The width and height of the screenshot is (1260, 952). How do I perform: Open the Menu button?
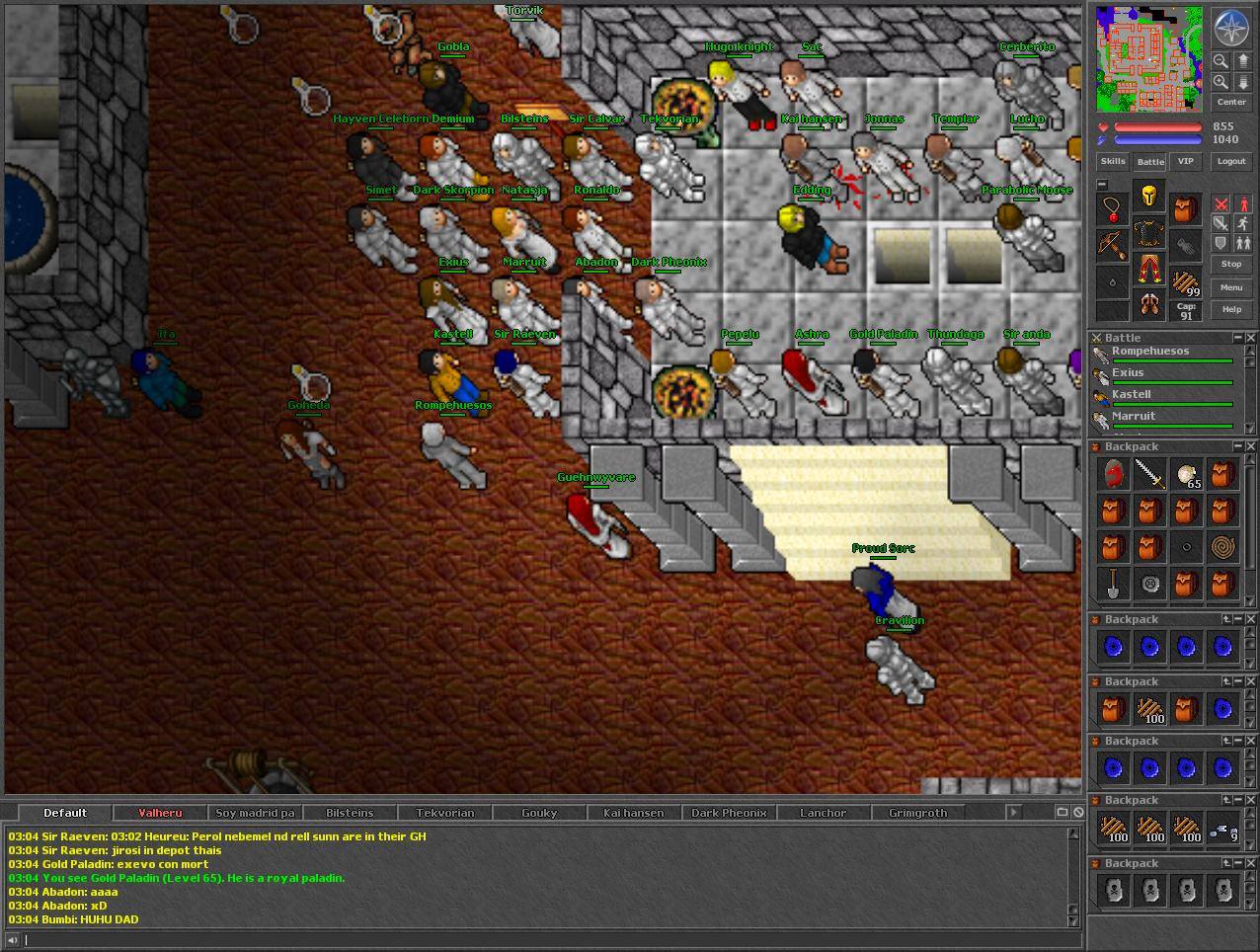(x=1230, y=287)
